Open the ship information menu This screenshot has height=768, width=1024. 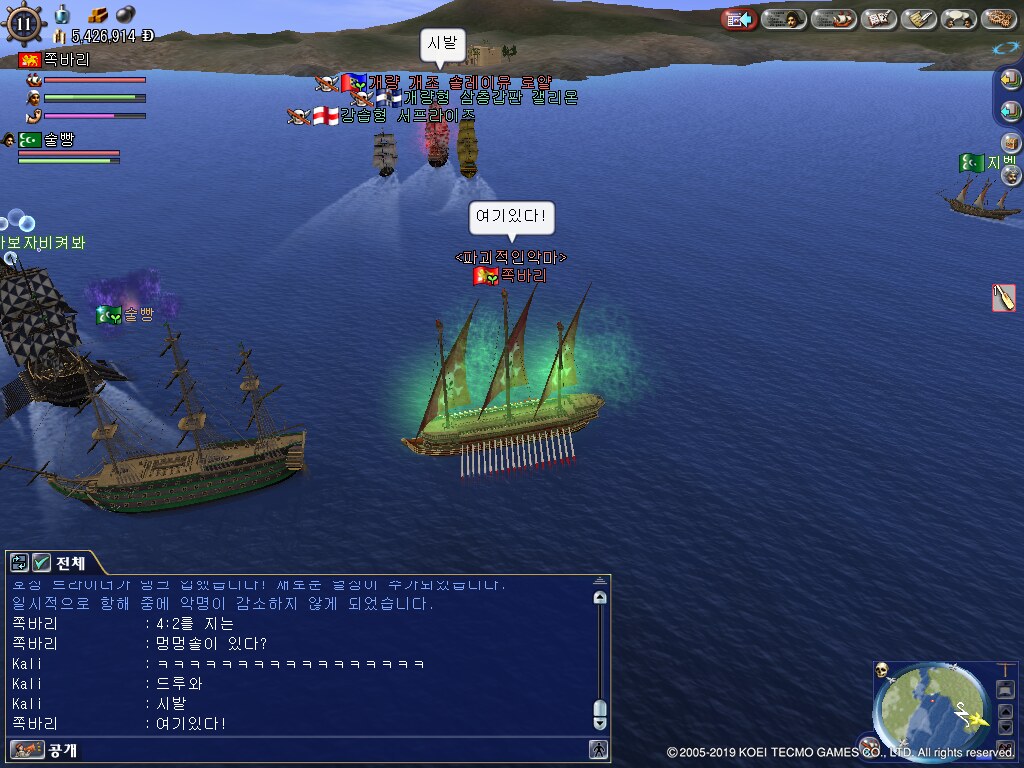833,19
